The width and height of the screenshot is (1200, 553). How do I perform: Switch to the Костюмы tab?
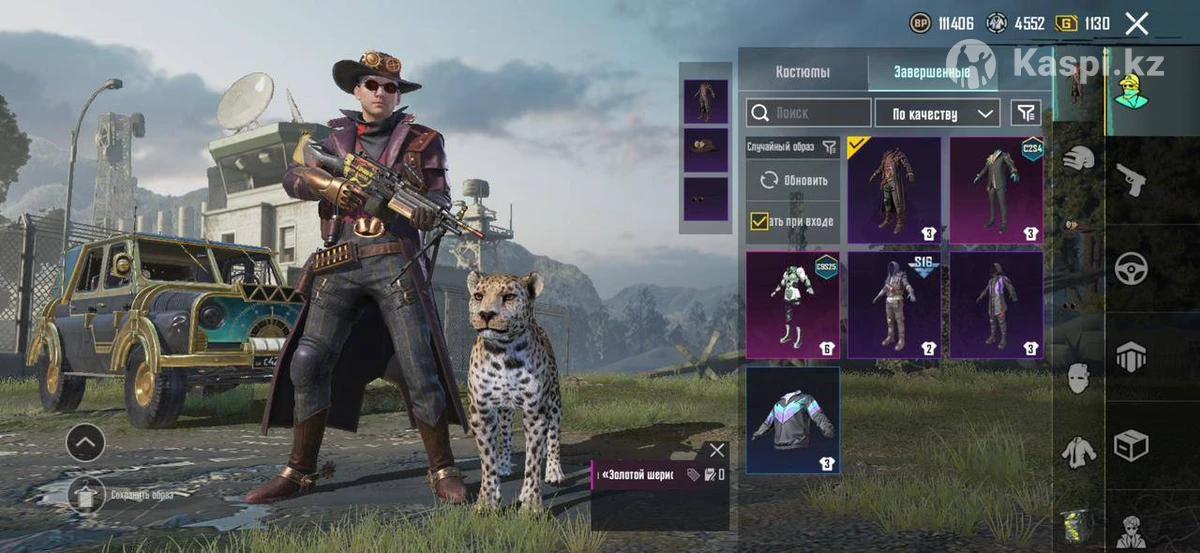tap(802, 72)
